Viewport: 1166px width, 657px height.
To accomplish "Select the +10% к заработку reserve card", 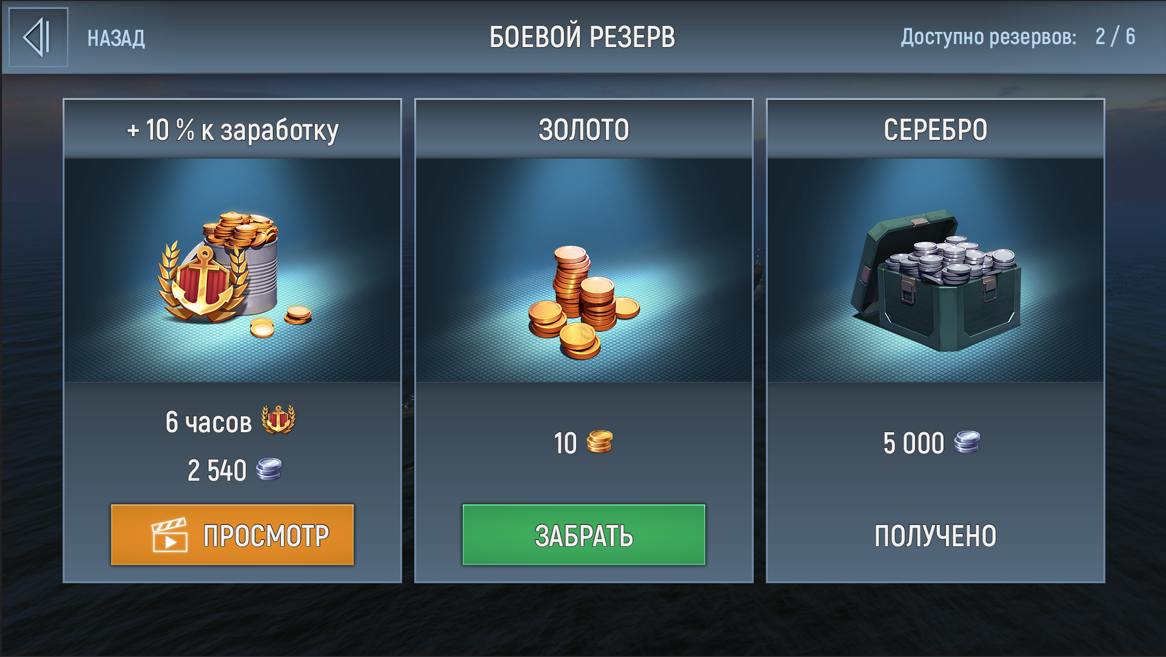I will click(x=232, y=270).
